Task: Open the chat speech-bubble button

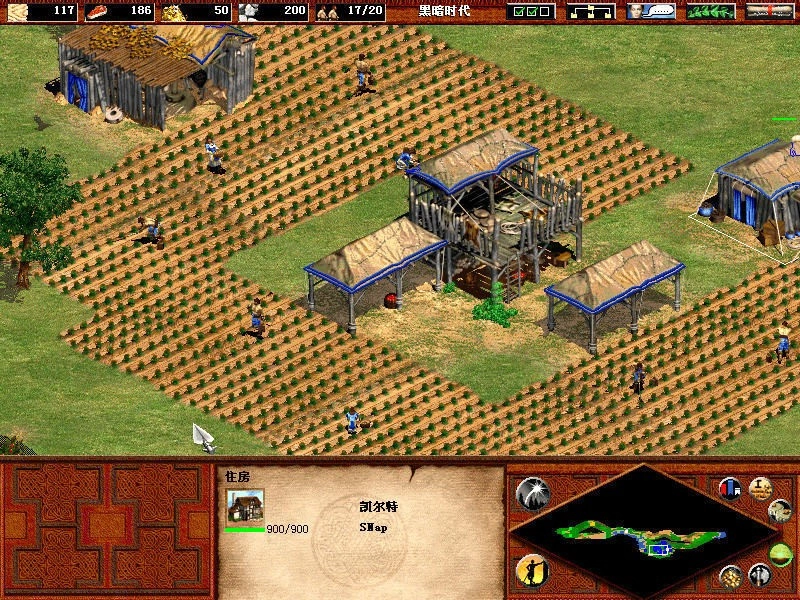Action: point(649,11)
